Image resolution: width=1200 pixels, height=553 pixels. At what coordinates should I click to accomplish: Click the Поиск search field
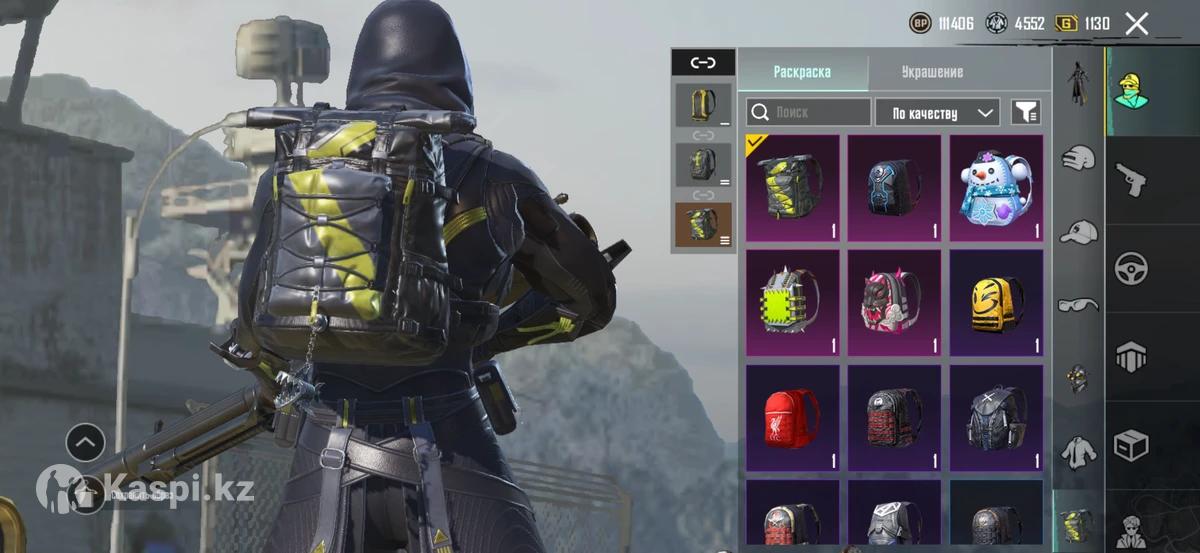809,112
